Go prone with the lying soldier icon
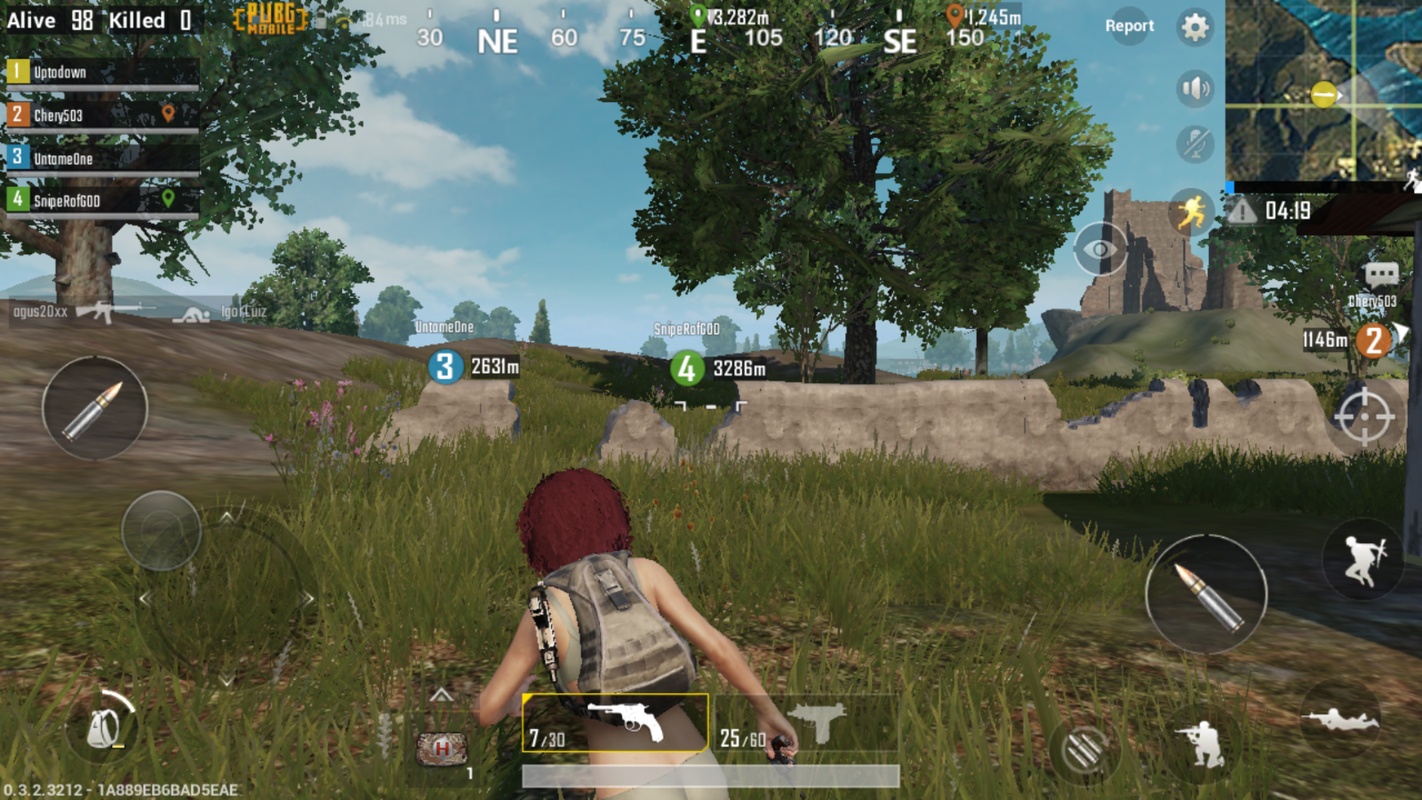Screen dimensions: 1422x800 point(1340,720)
